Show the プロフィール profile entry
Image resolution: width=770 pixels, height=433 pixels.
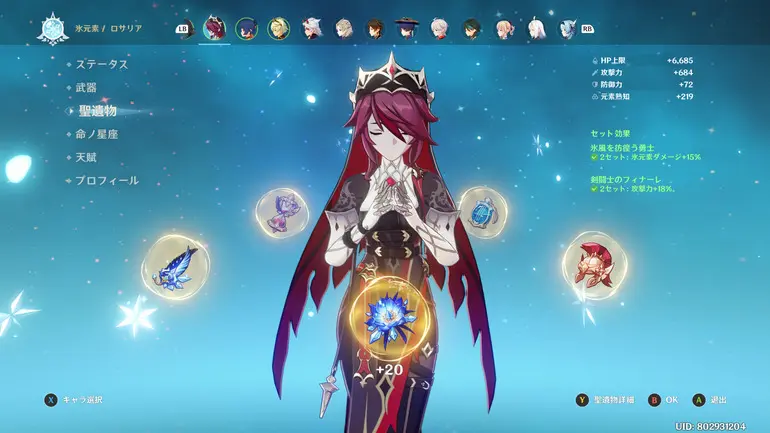coord(107,181)
